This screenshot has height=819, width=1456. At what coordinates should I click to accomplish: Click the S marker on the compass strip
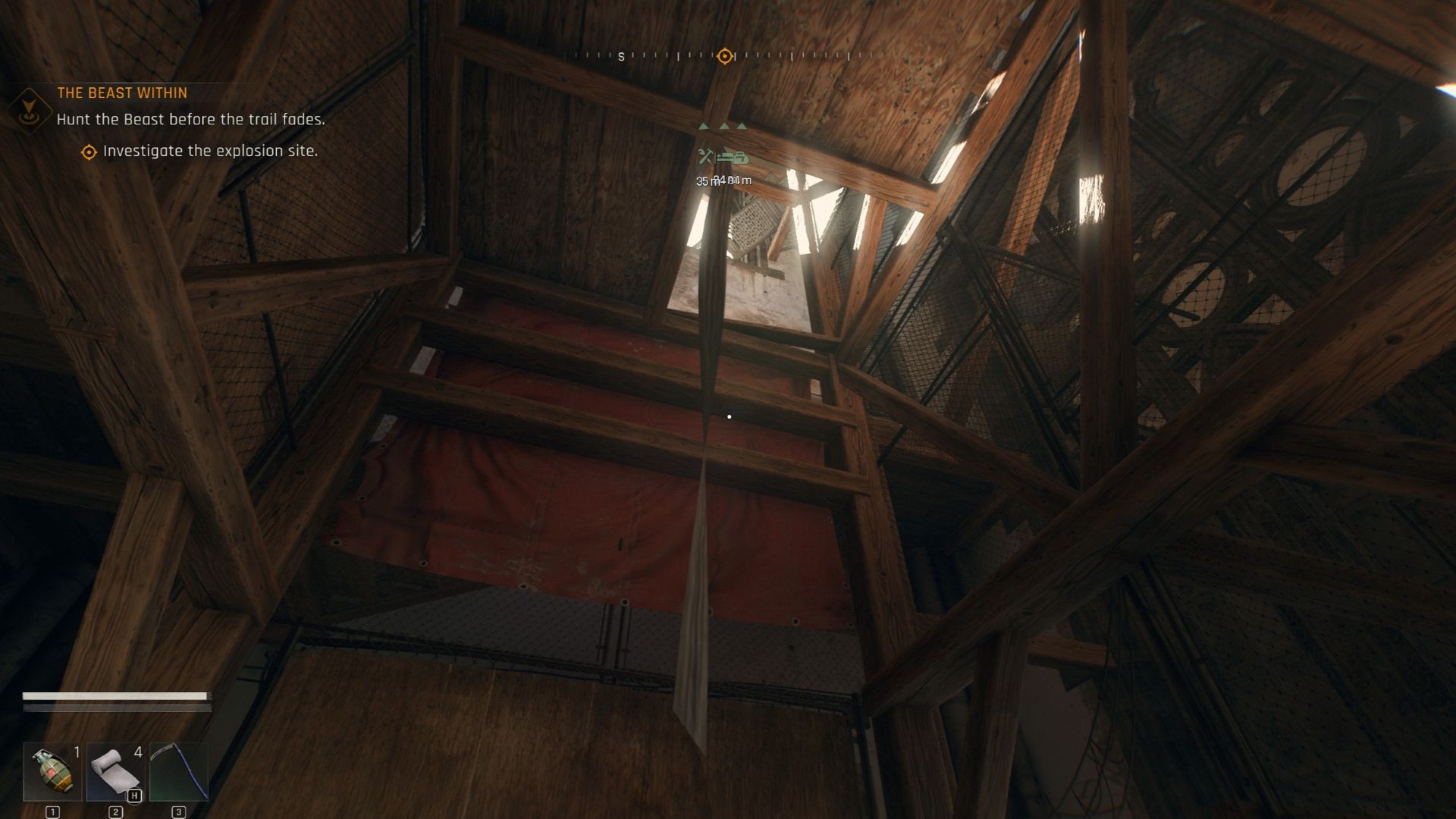621,56
